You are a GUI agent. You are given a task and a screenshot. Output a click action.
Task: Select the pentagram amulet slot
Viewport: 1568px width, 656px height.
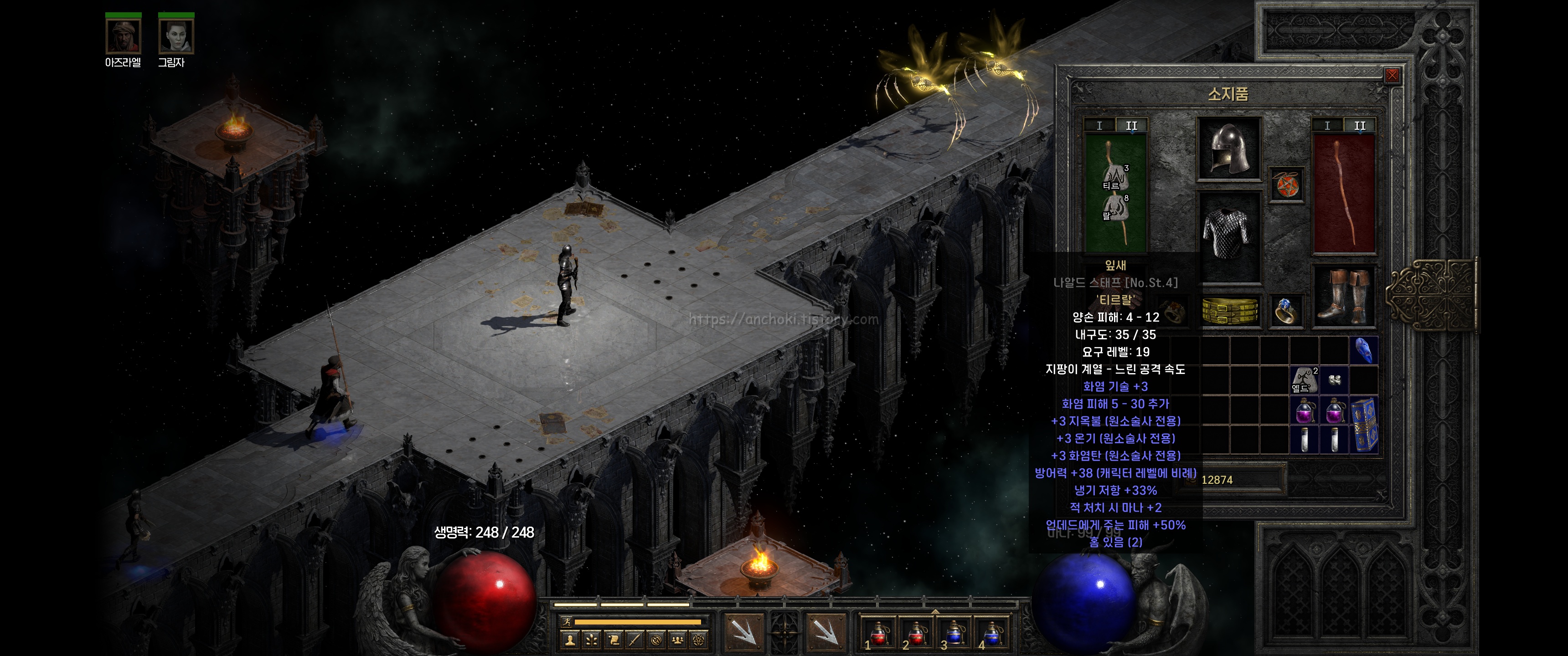click(x=1285, y=184)
